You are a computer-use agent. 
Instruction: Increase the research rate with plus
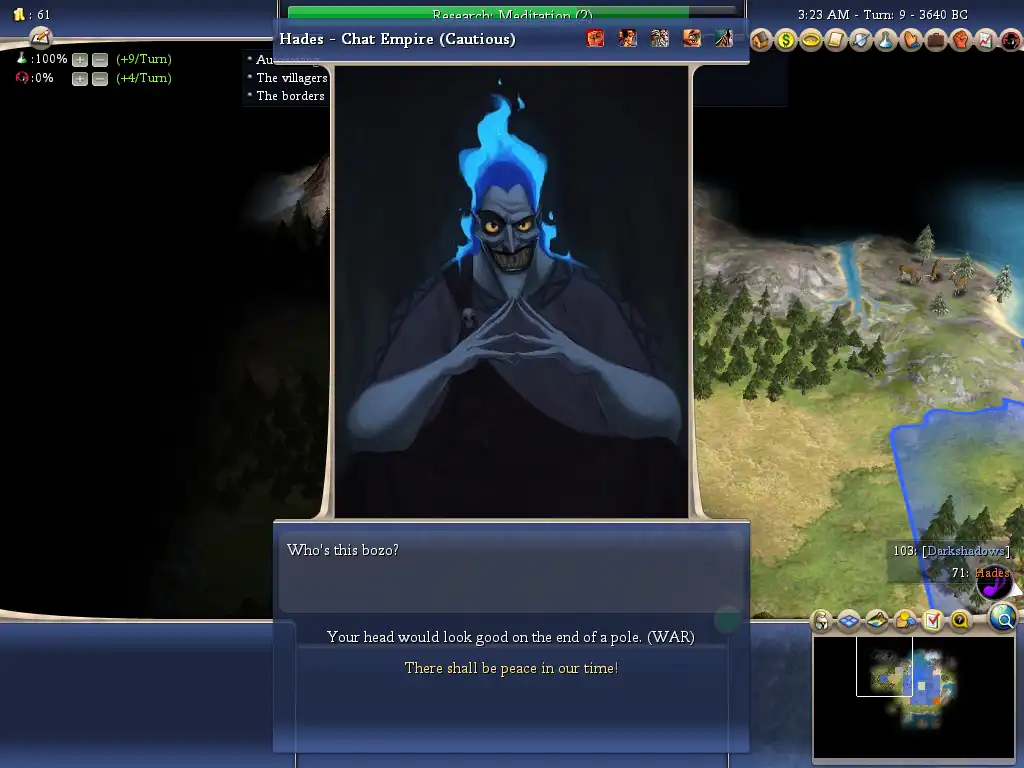(80, 60)
